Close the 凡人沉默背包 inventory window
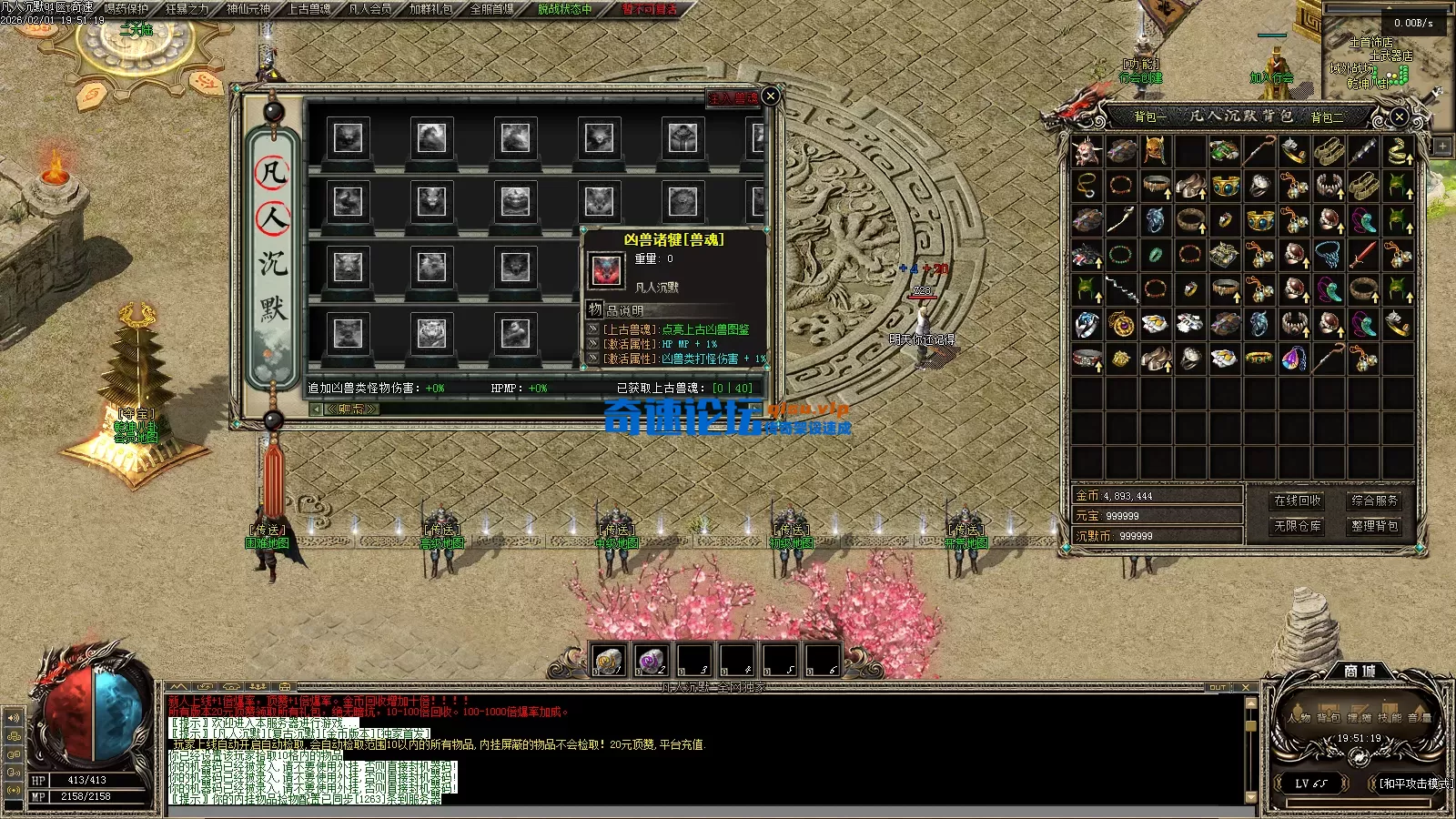Viewport: 1456px width, 819px height. (1400, 116)
